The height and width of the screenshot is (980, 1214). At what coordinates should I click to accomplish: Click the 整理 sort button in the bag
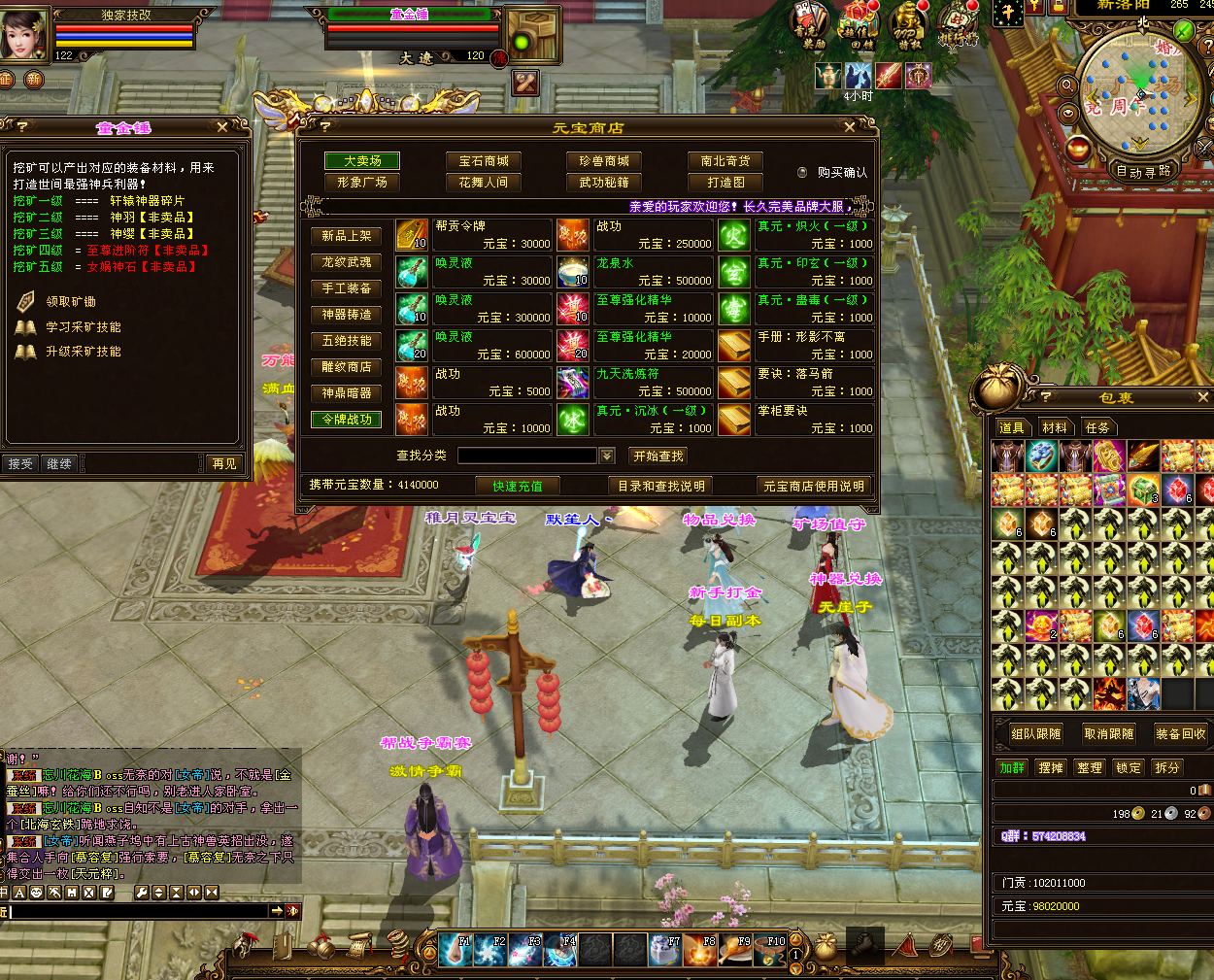(x=1090, y=767)
